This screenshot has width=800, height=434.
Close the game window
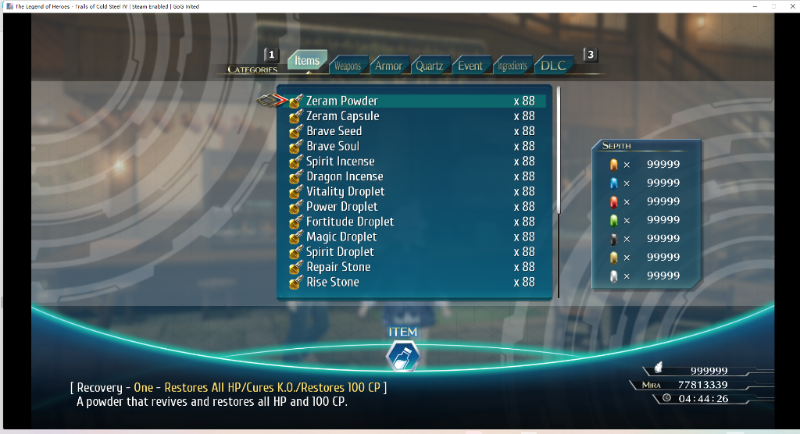click(x=785, y=6)
